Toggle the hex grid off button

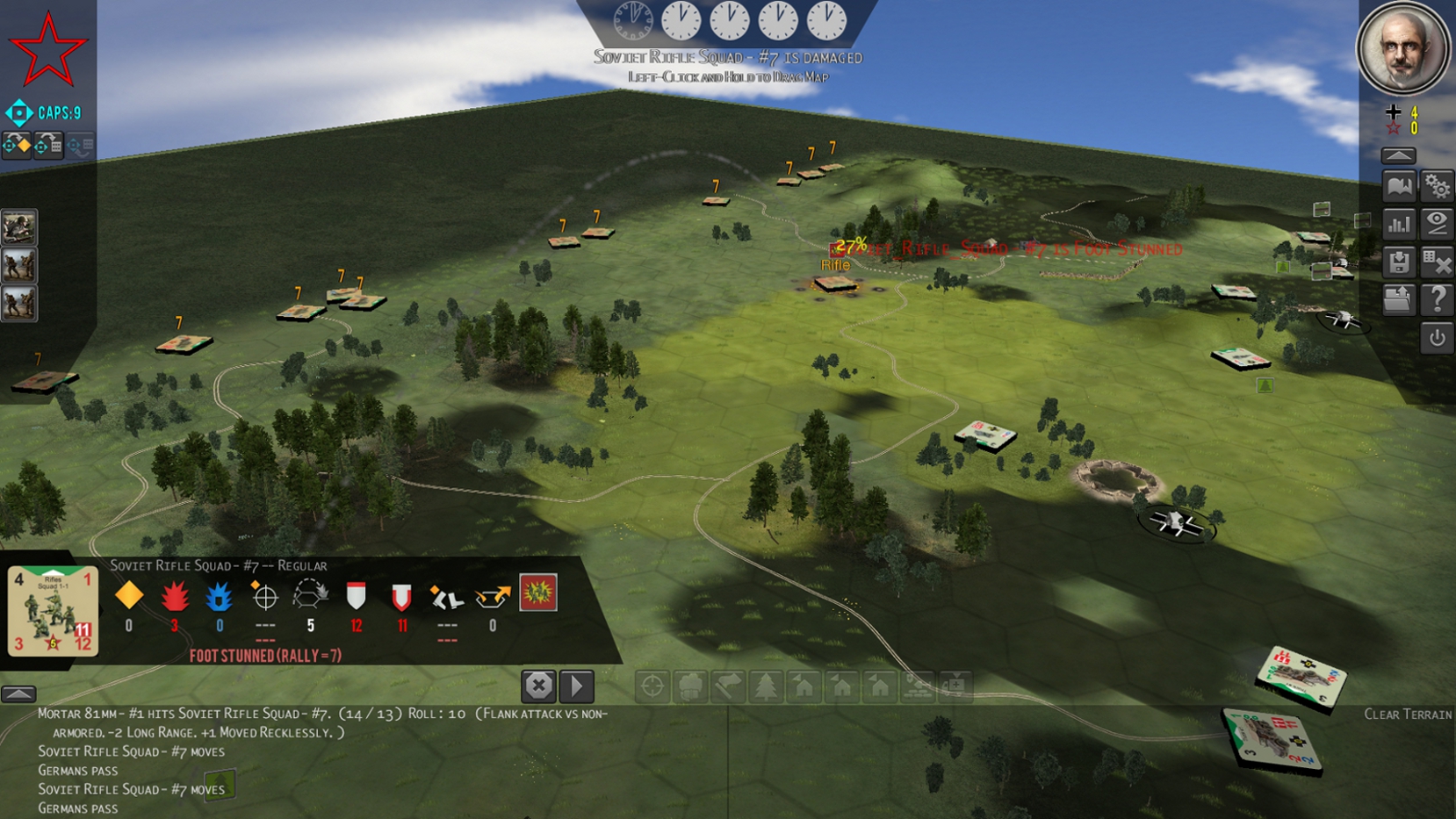pos(1437,262)
